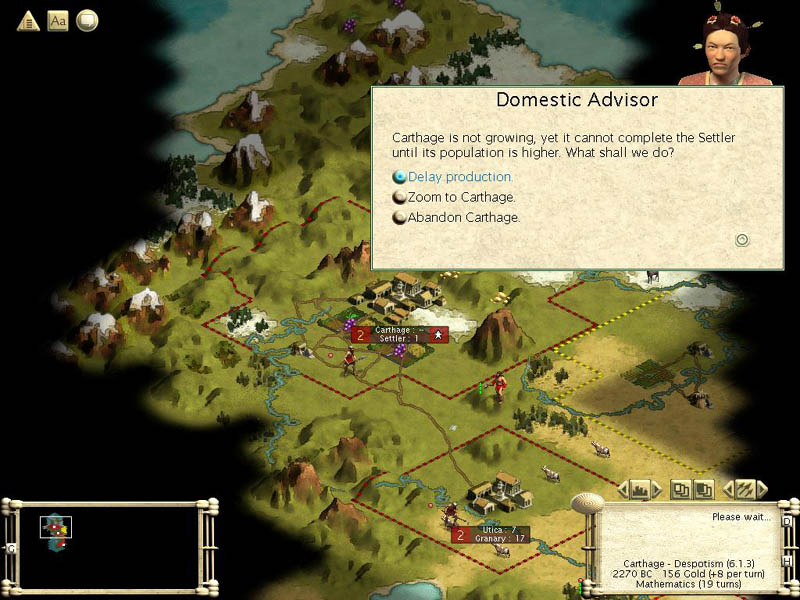
Task: Click the three-arrows unit cycle button
Action: tap(745, 489)
